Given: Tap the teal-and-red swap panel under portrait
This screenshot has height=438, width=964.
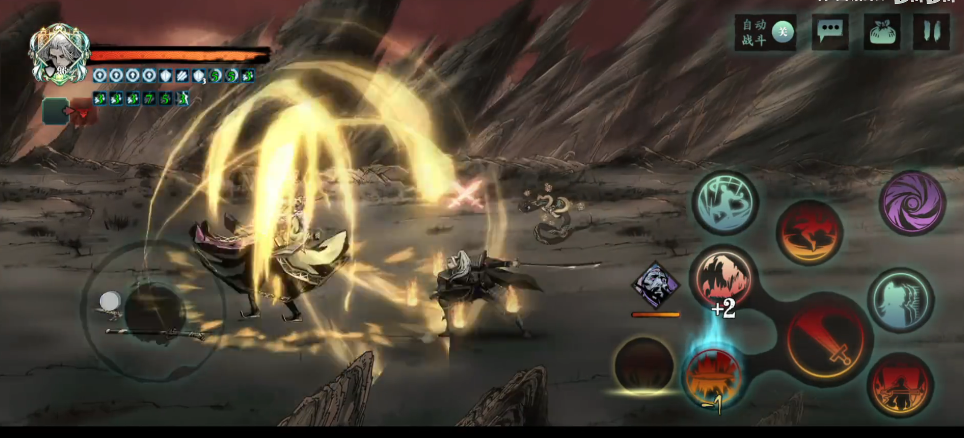Looking at the screenshot, I should (x=70, y=111).
